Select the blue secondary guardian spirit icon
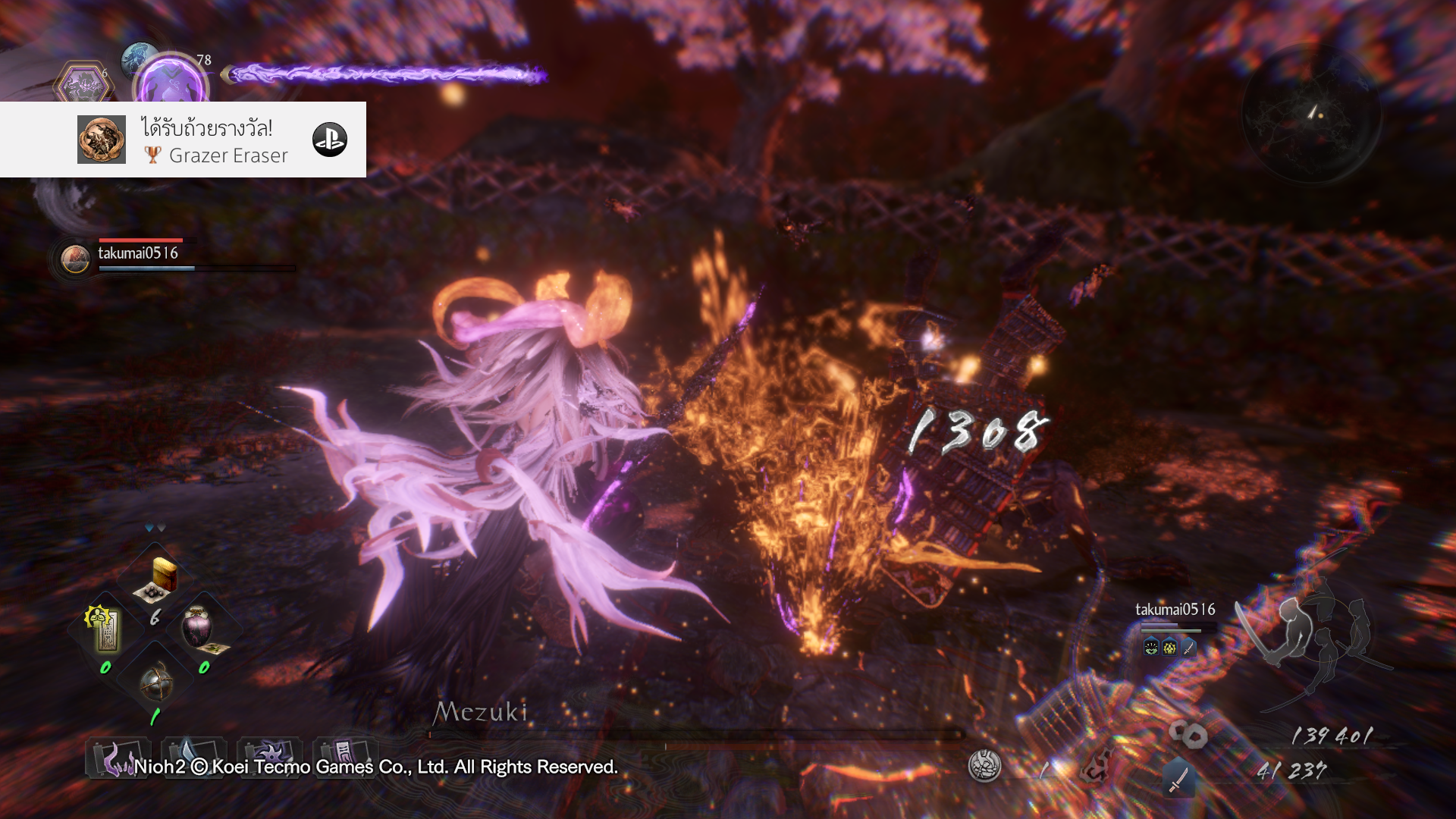Image resolution: width=1456 pixels, height=819 pixels. pyautogui.click(x=137, y=56)
